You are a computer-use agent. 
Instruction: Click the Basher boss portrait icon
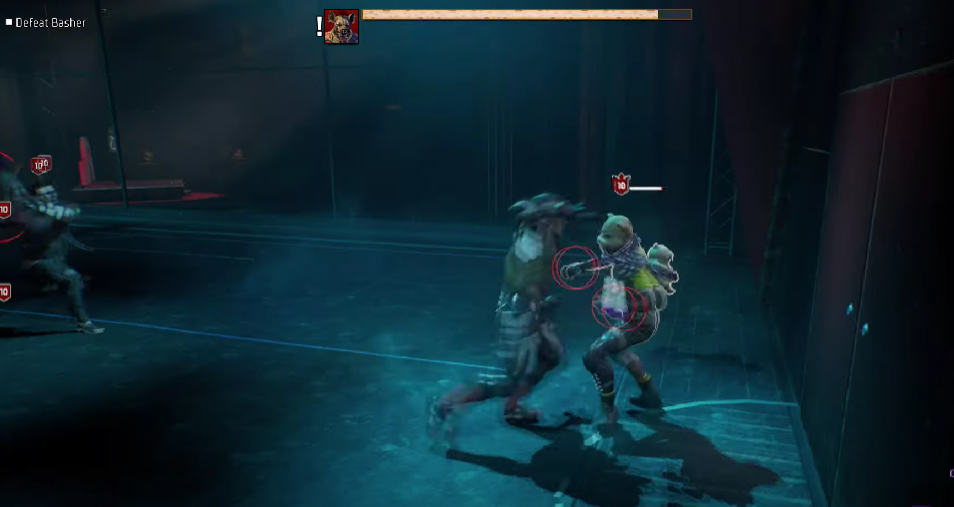tap(341, 27)
